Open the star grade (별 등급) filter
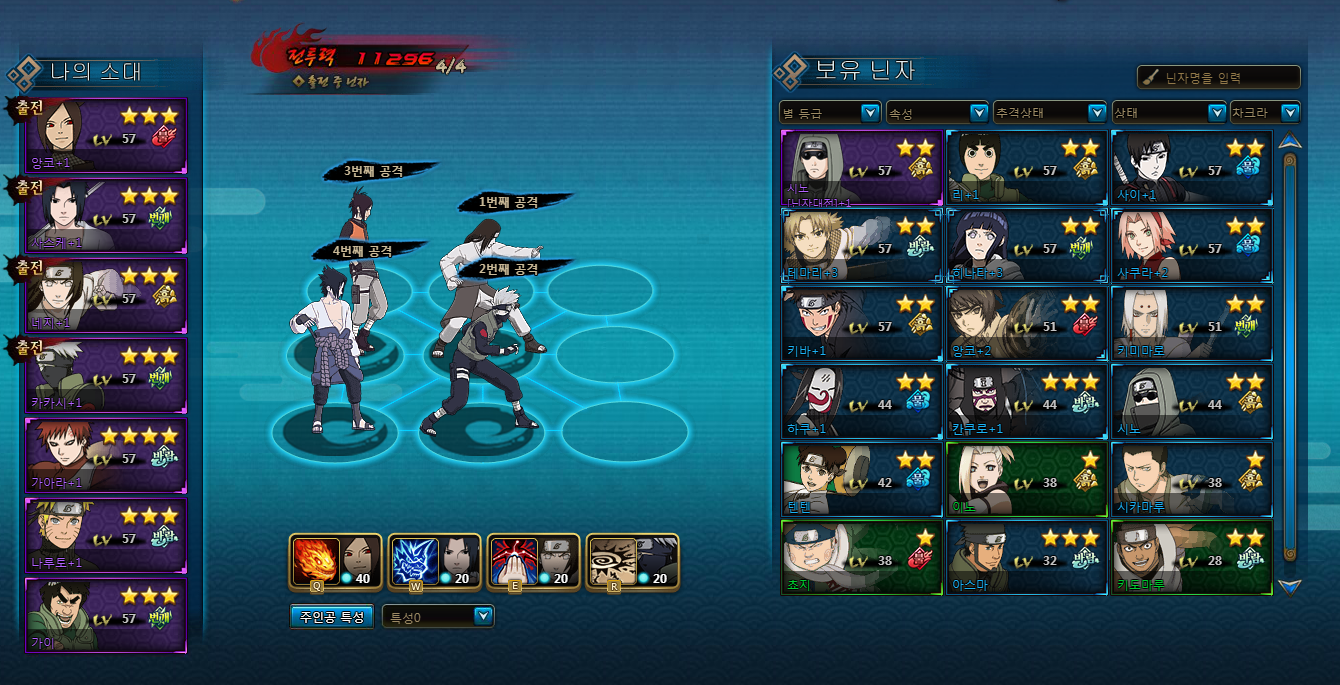The image size is (1340, 685). point(830,113)
